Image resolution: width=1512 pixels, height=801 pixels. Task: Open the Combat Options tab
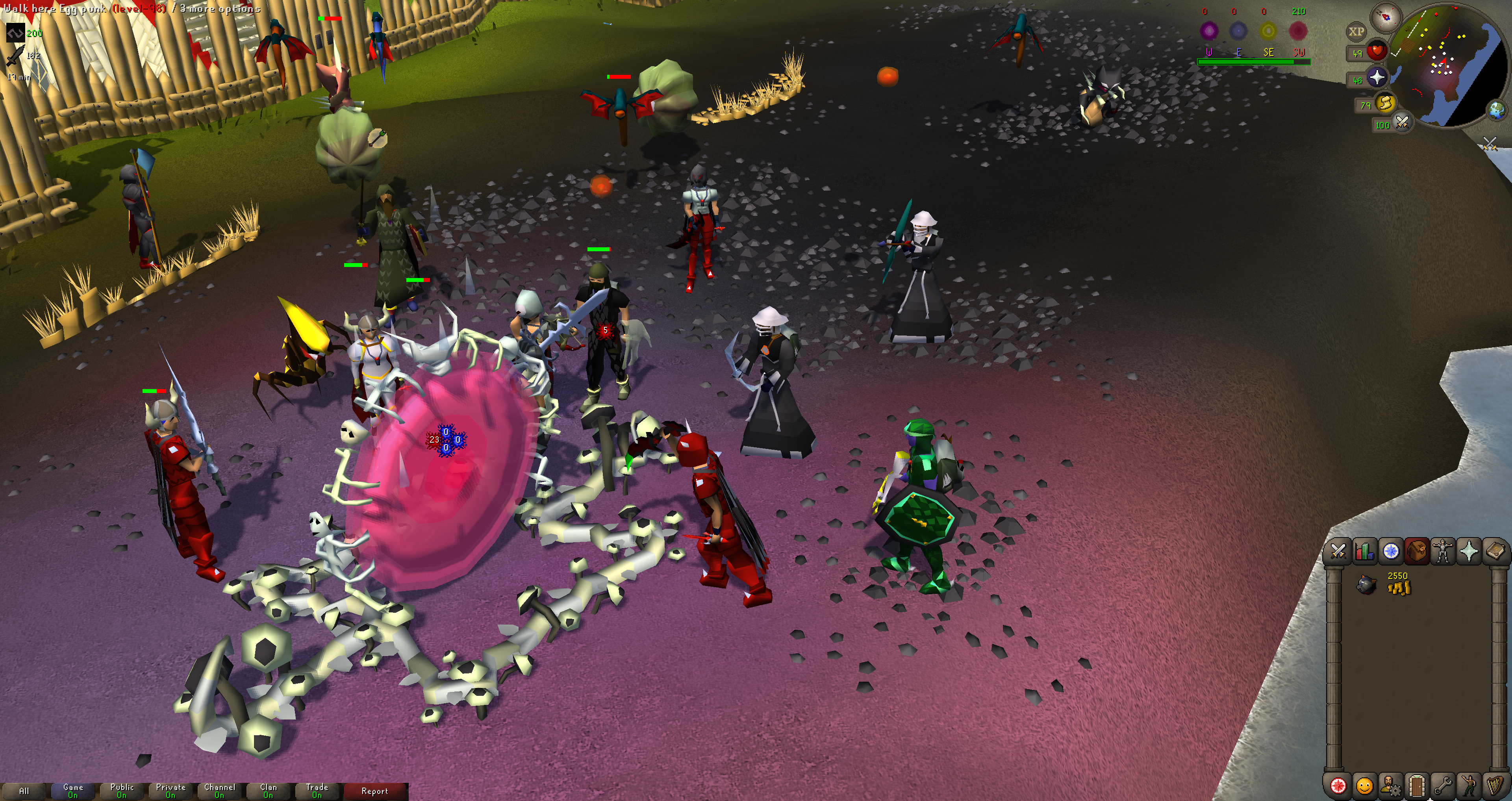click(x=1338, y=551)
